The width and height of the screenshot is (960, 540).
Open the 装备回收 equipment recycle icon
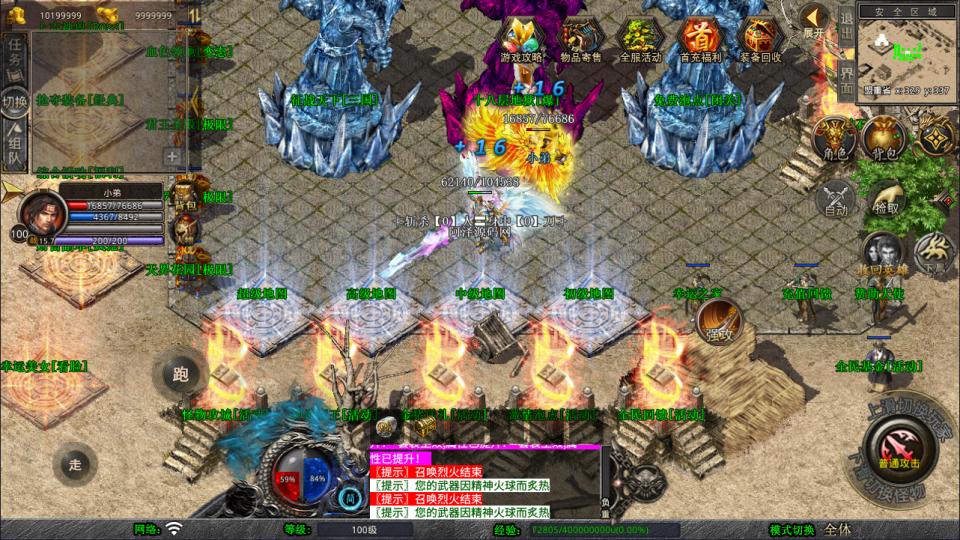pyautogui.click(x=758, y=40)
